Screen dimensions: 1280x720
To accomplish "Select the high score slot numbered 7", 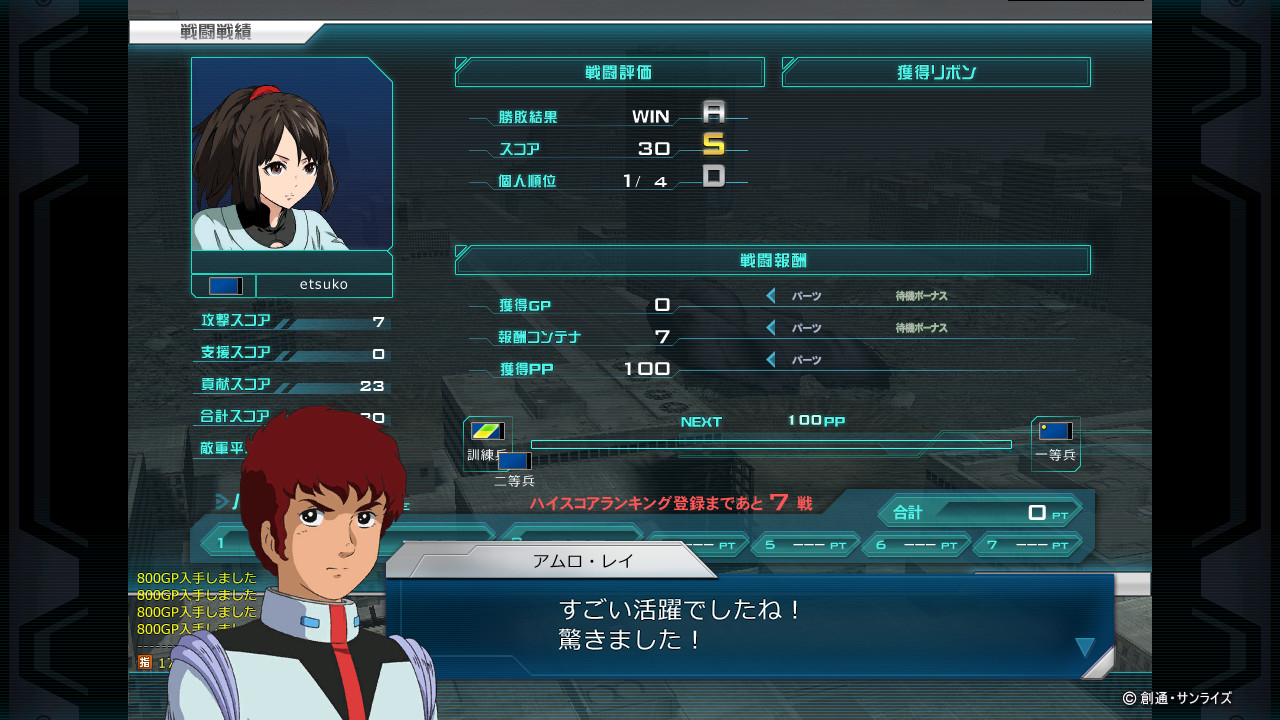I will pos(1027,546).
